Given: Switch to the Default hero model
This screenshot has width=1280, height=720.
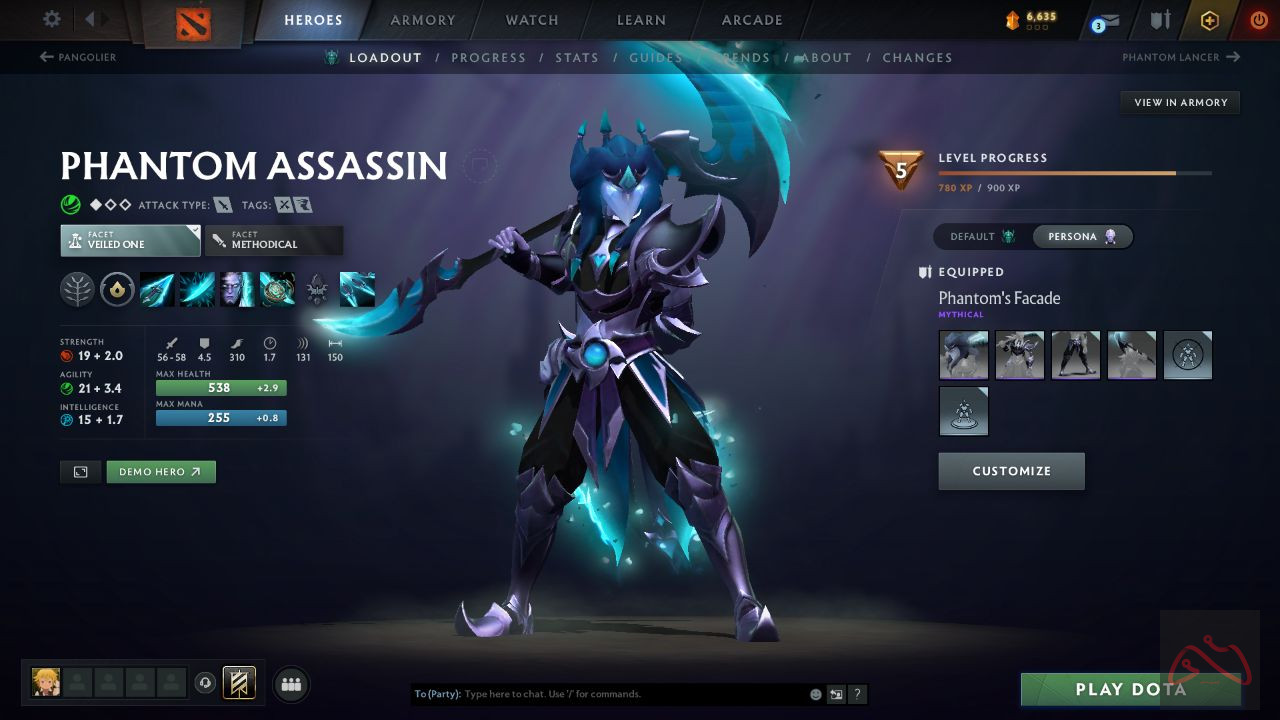Looking at the screenshot, I should pos(982,237).
